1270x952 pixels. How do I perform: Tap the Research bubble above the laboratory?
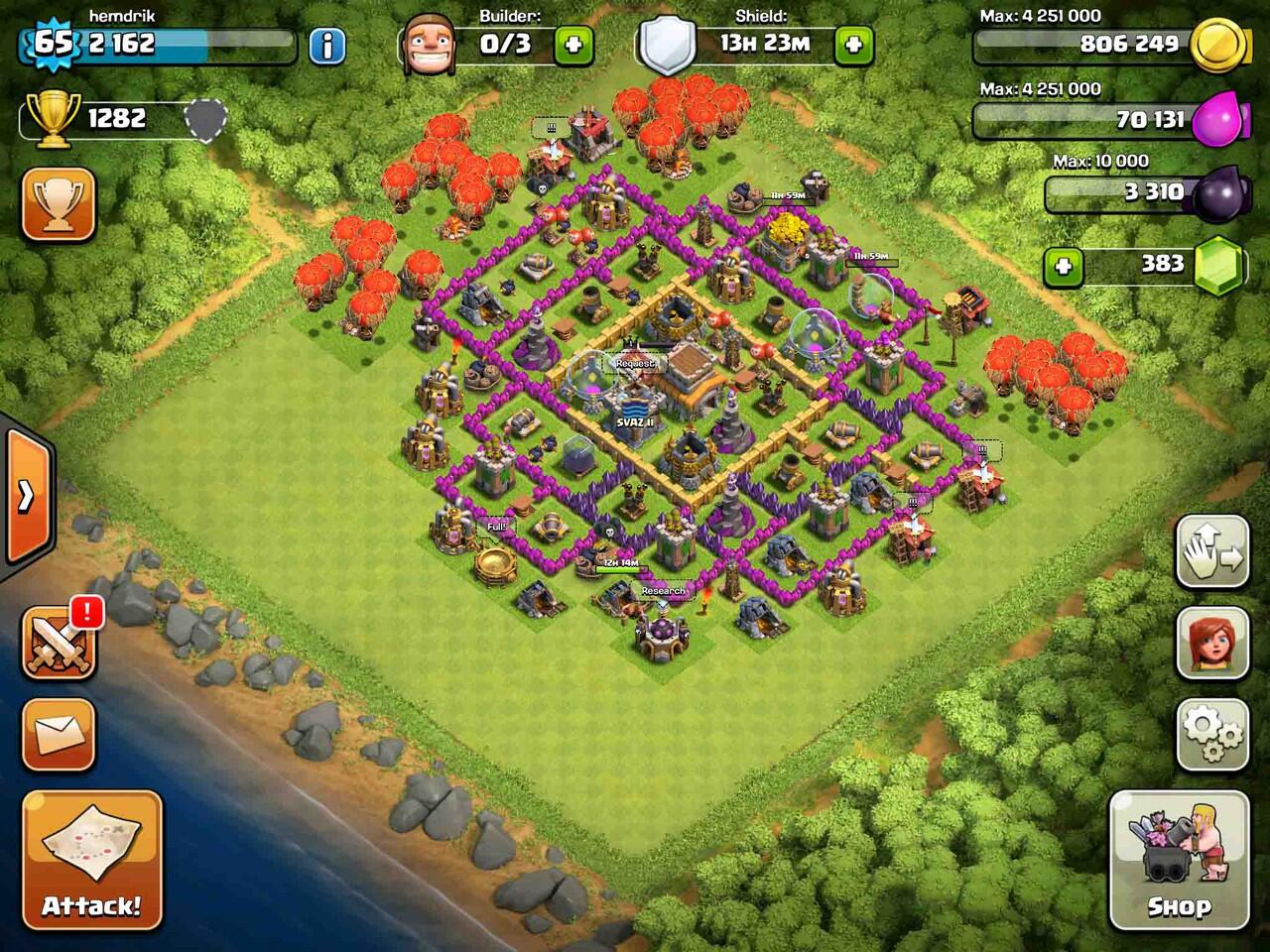663,591
